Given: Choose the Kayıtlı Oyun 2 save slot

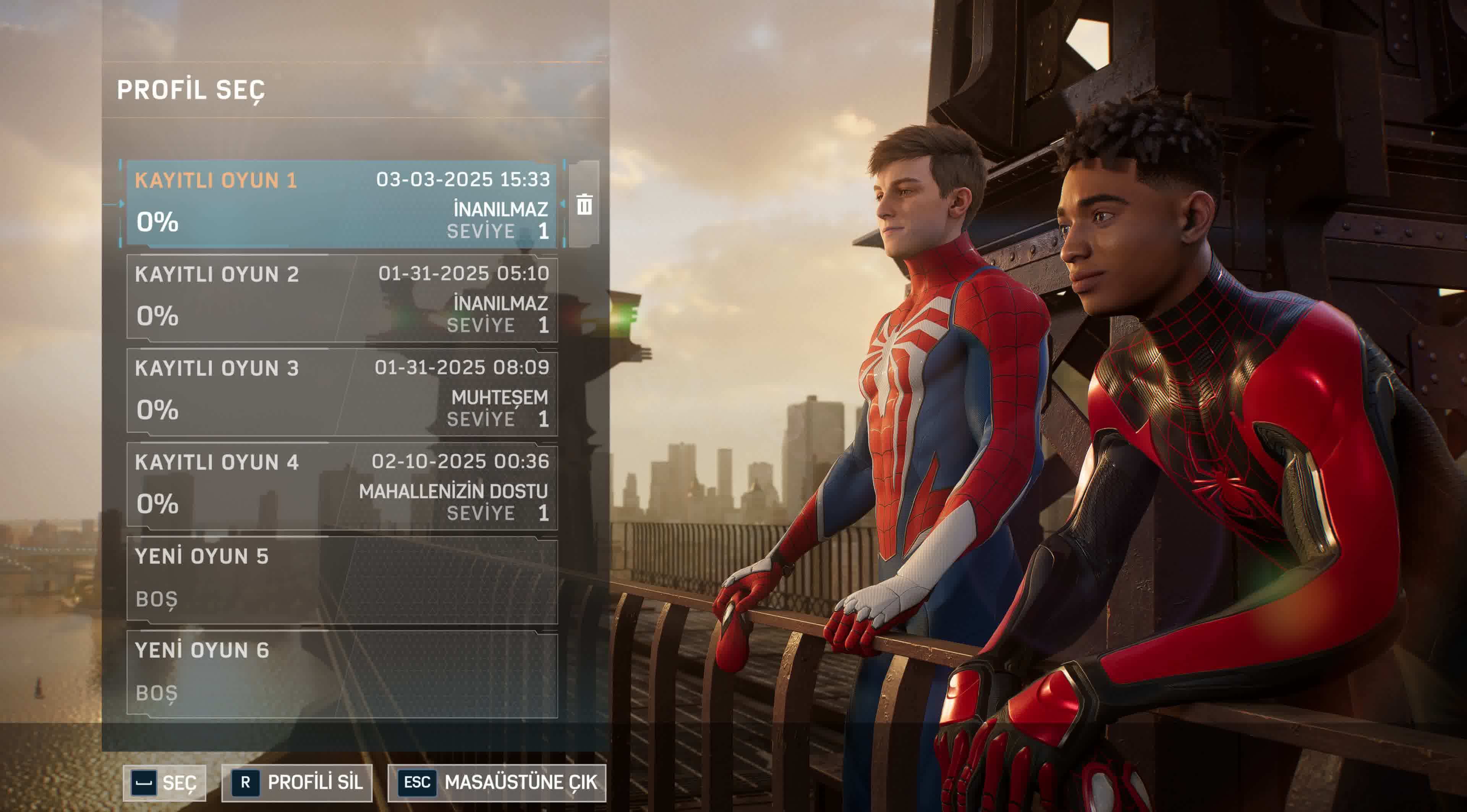Looking at the screenshot, I should pyautogui.click(x=342, y=299).
